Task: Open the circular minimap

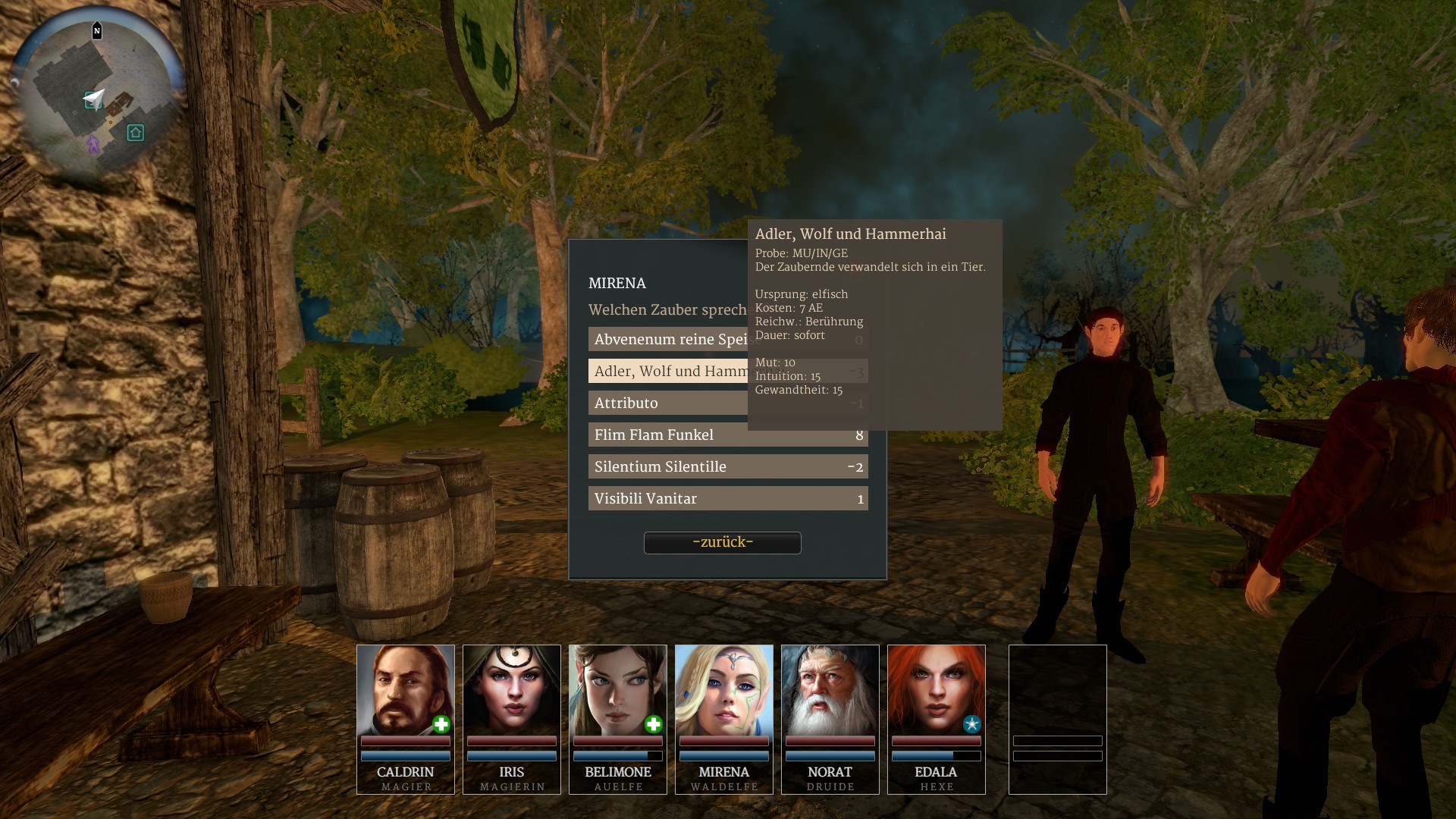Action: click(96, 98)
